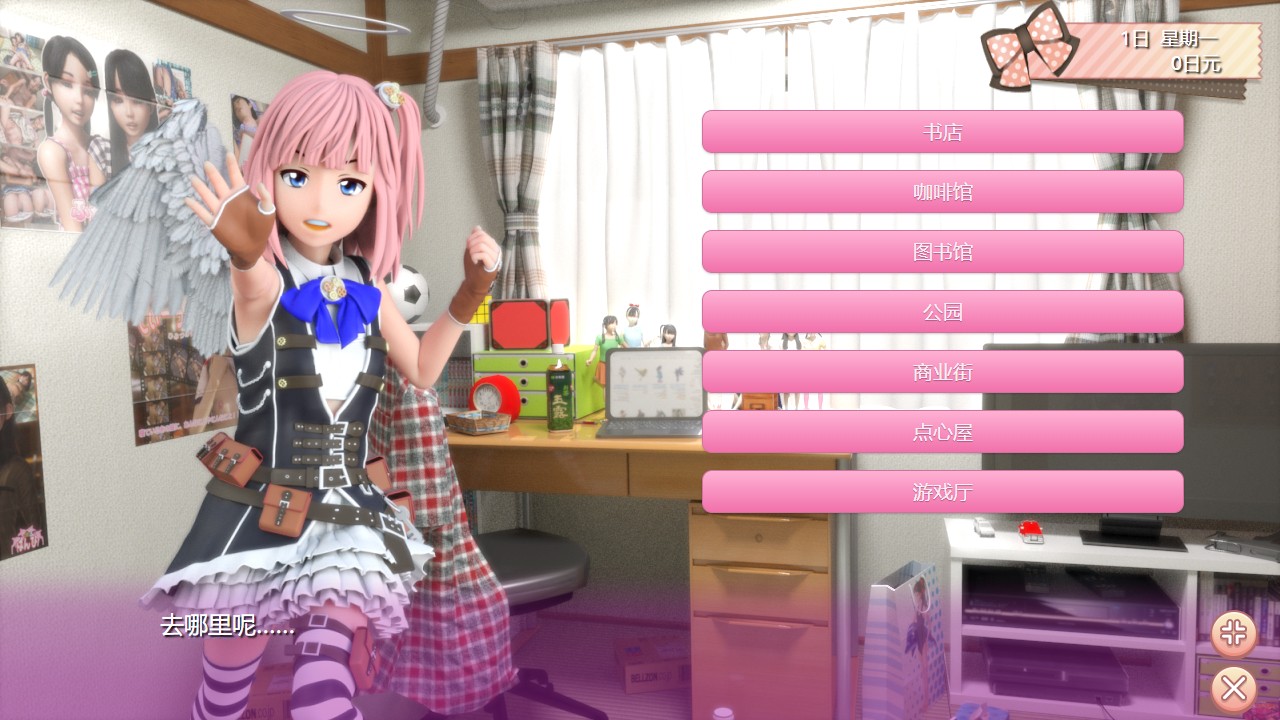The height and width of the screenshot is (720, 1280).
Task: Pick the 公园 destination button
Action: click(x=942, y=312)
